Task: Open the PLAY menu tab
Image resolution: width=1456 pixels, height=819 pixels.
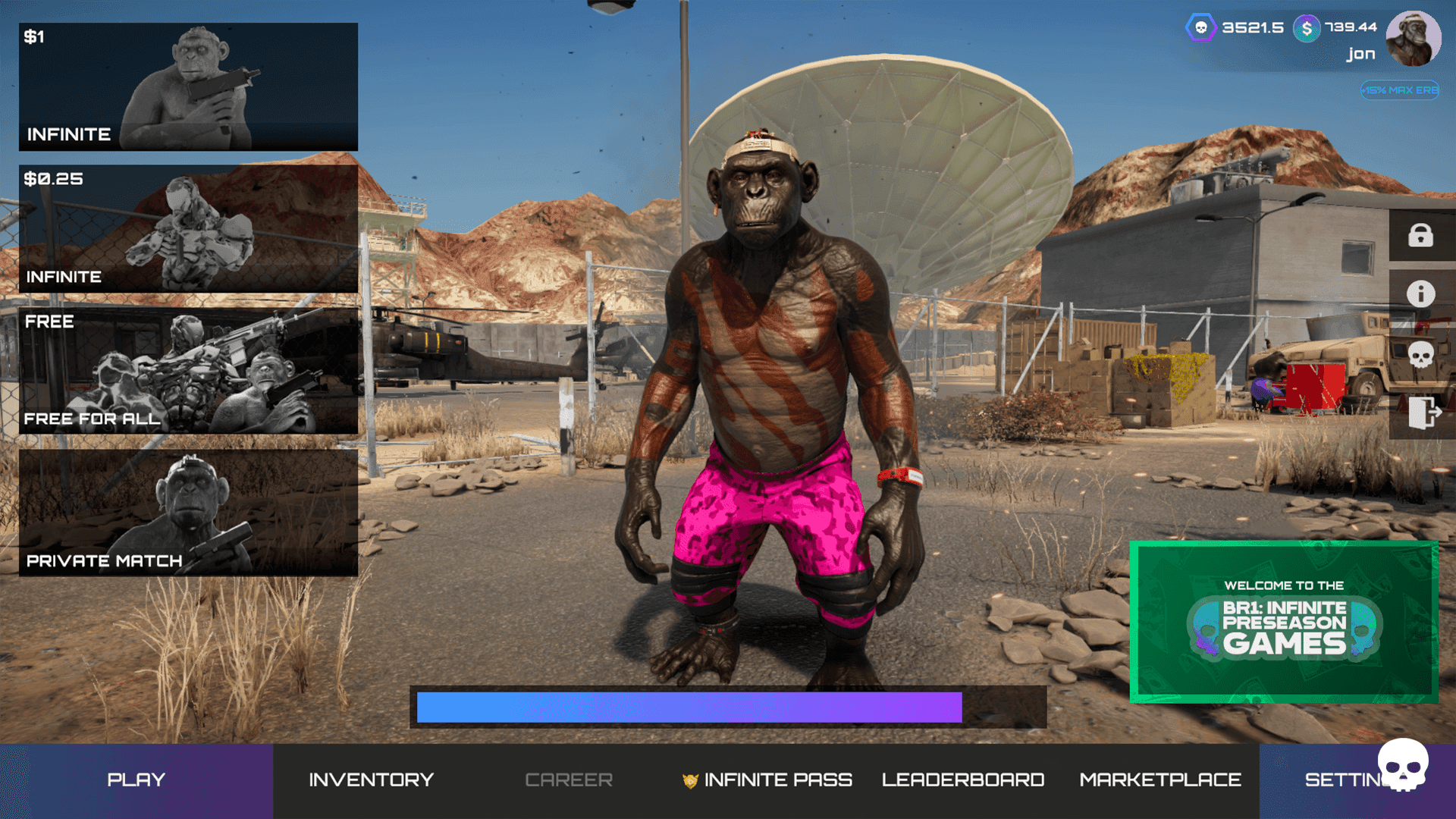Action: [136, 779]
